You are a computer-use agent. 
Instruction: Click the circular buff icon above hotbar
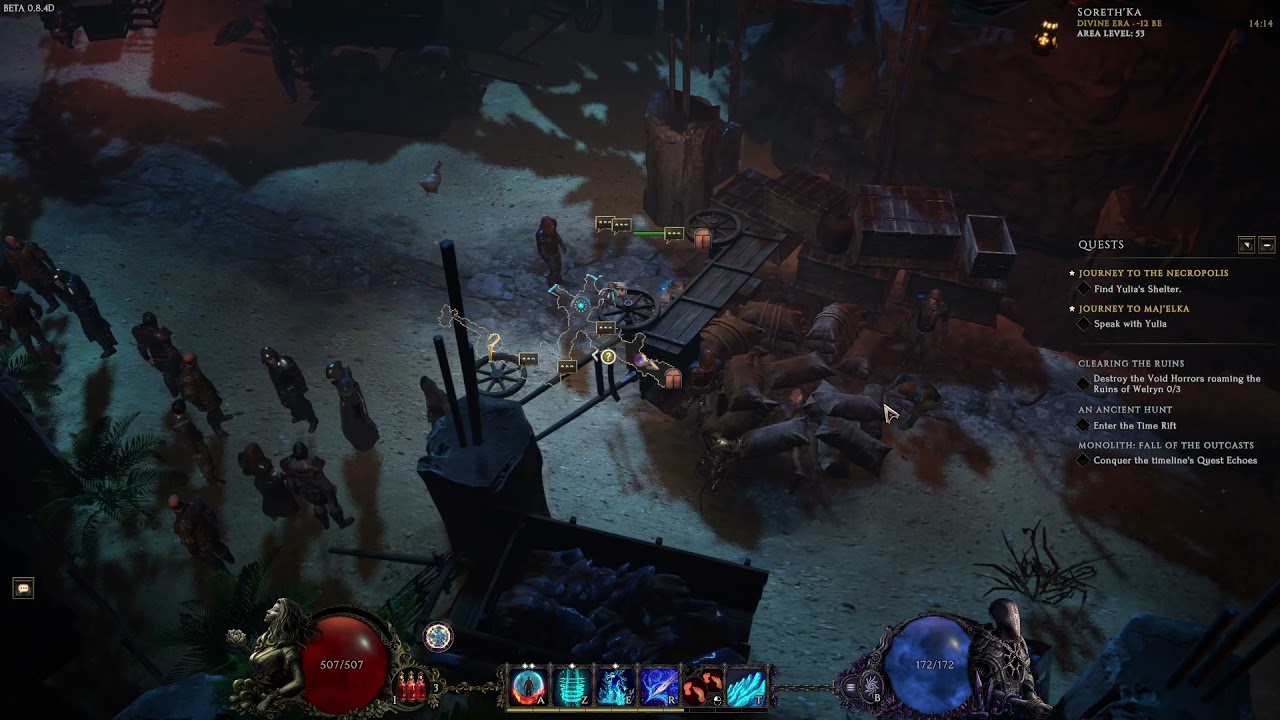[x=438, y=636]
